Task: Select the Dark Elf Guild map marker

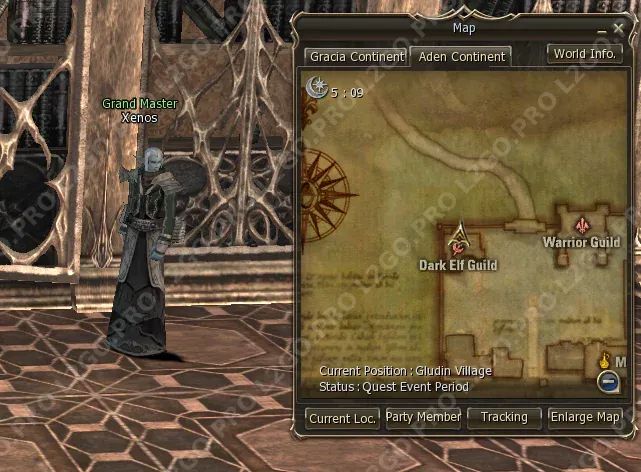Action: tap(459, 239)
